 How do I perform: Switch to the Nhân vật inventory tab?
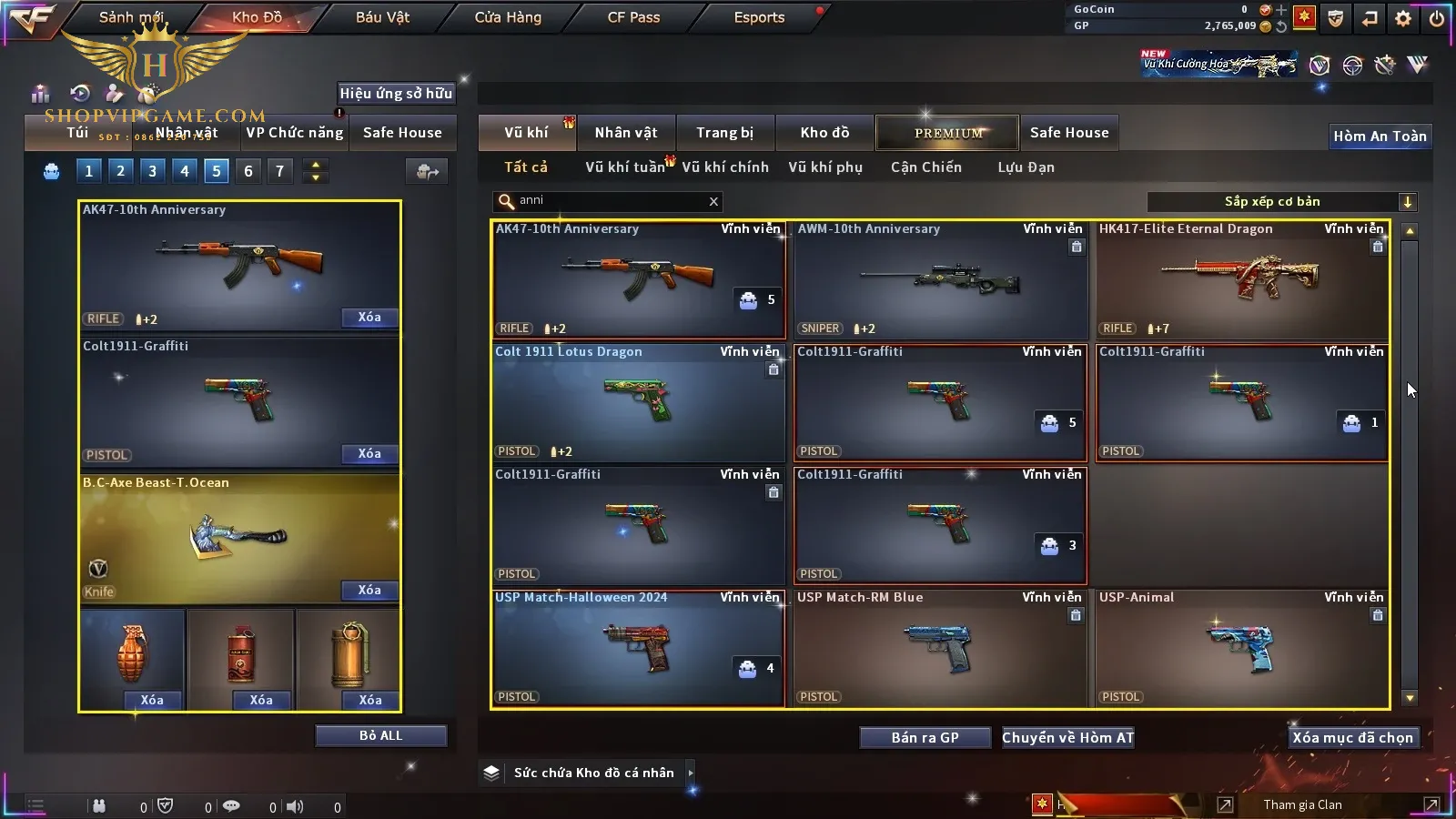626,133
